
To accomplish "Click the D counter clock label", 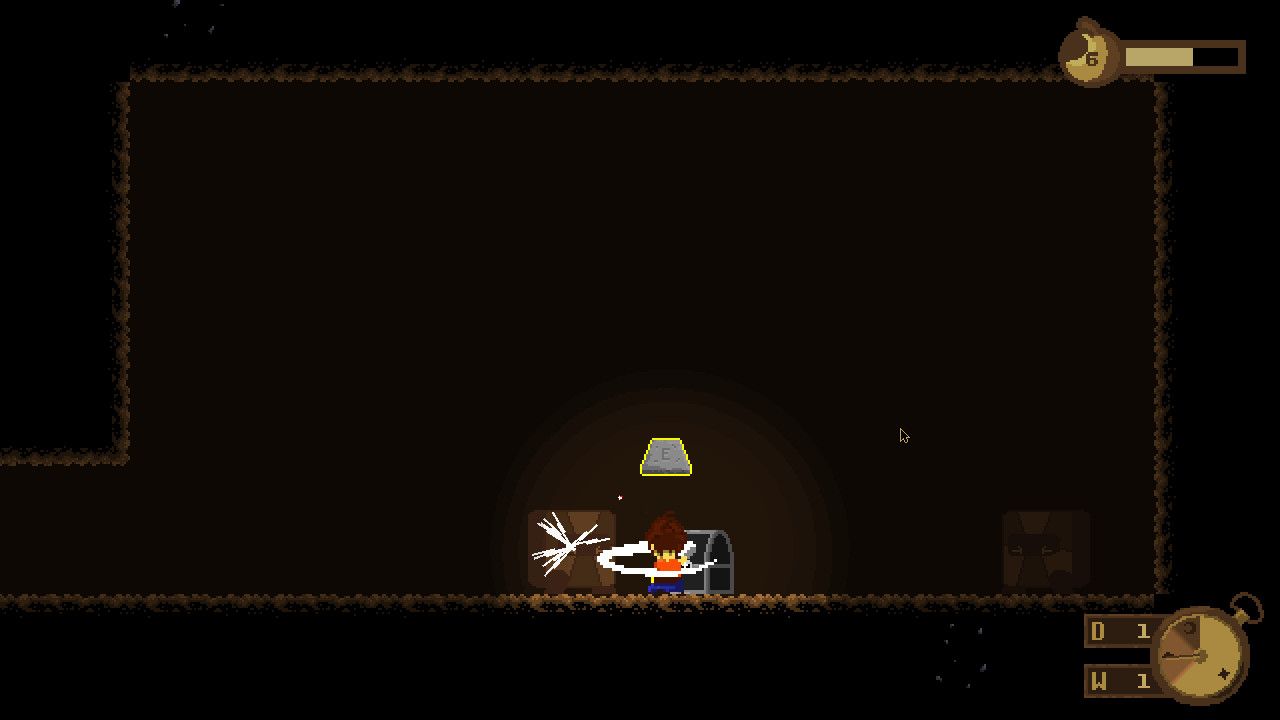I will [x=1096, y=631].
